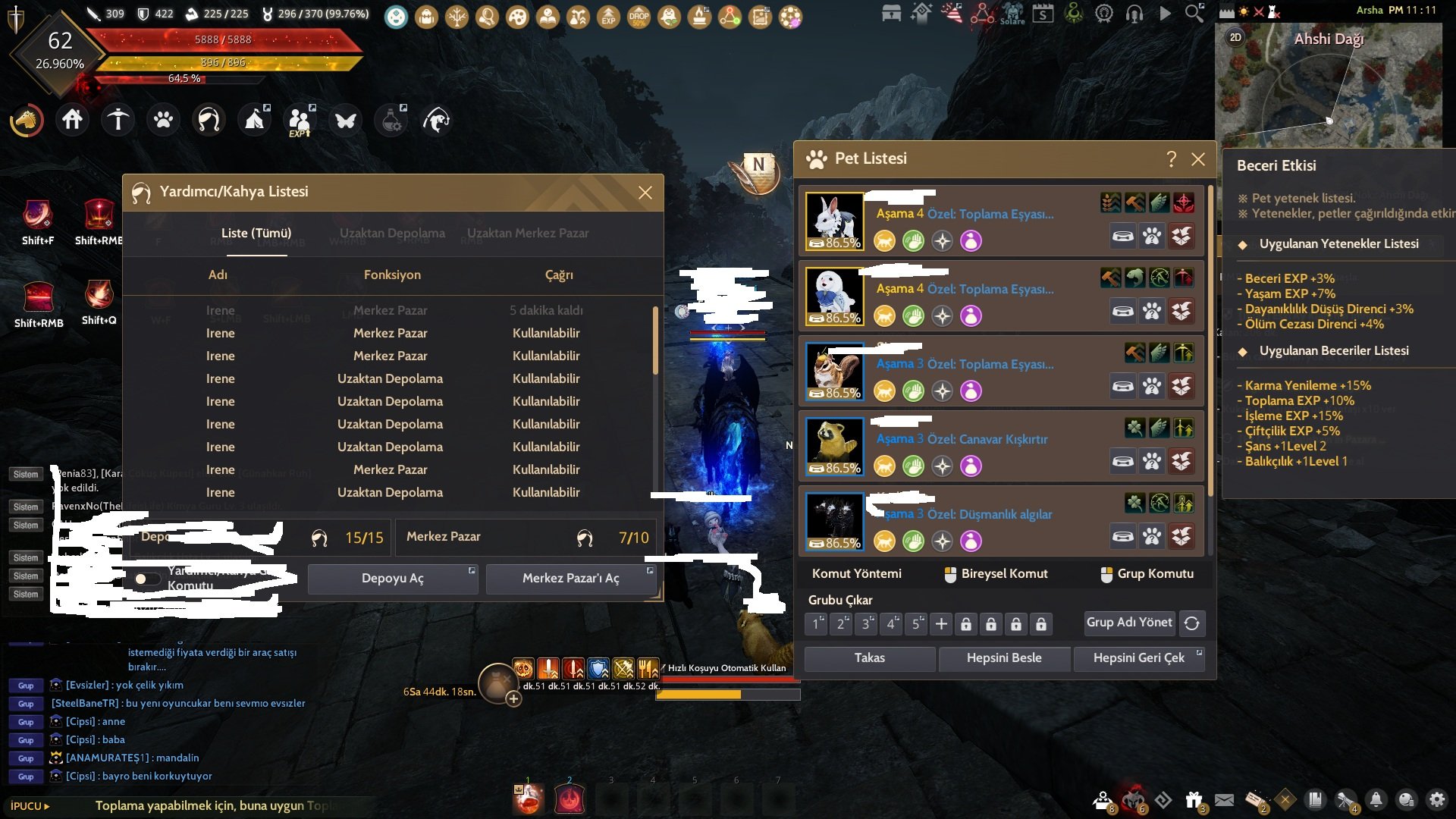
Task: Switch to the Uzaktan Depolama tab
Action: [392, 233]
